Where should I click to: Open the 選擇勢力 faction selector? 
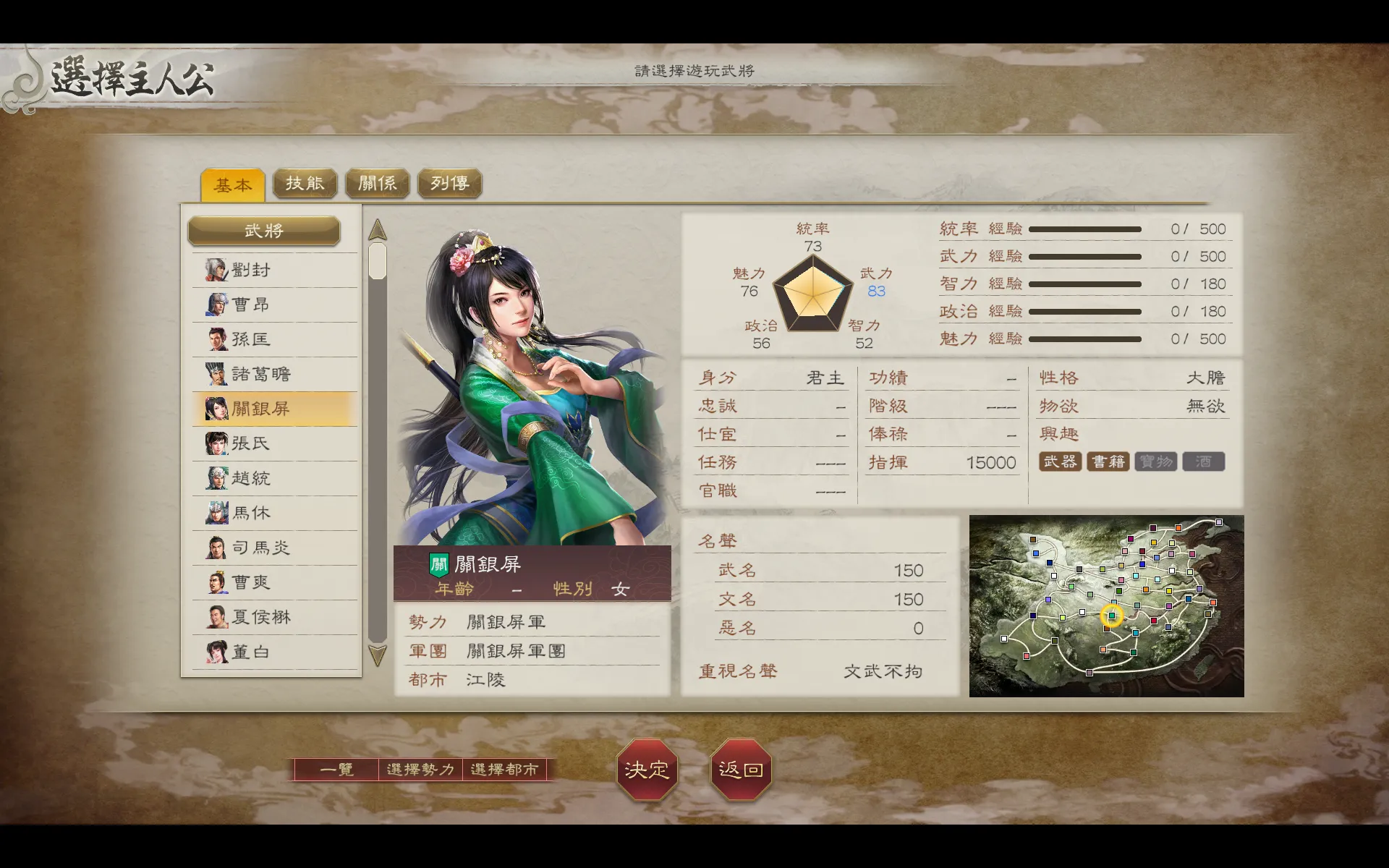pos(420,770)
